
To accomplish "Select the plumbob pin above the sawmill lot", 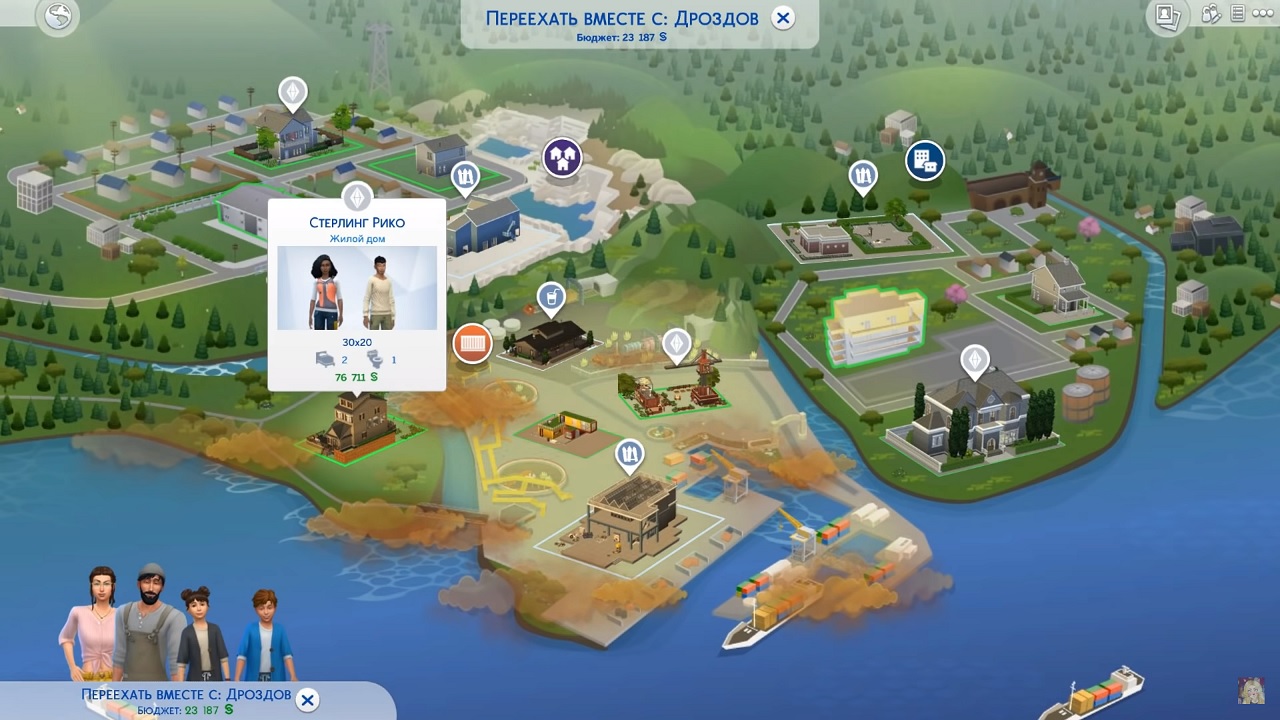I will click(x=677, y=345).
